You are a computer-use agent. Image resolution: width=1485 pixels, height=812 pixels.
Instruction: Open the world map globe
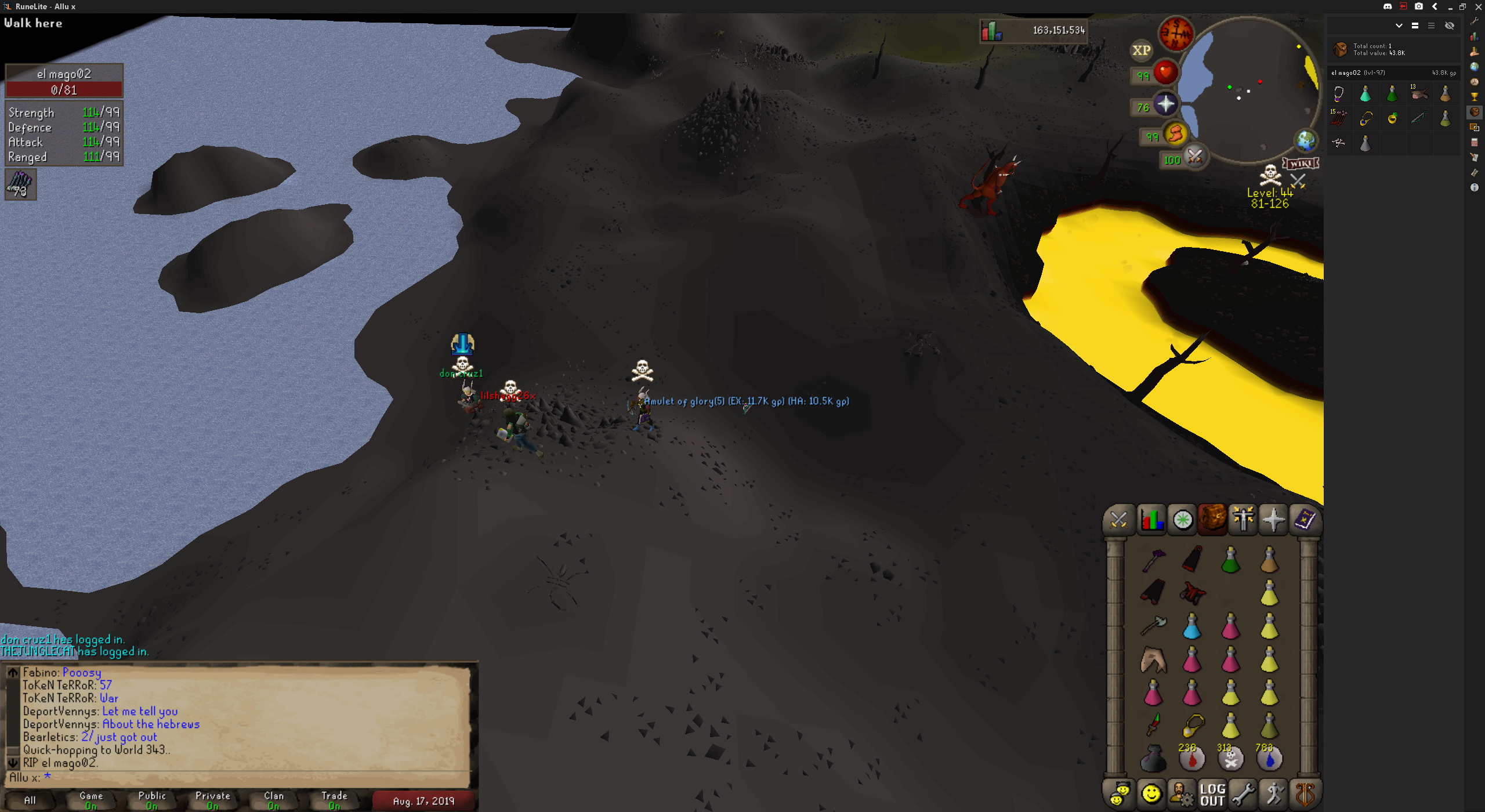pos(1305,140)
